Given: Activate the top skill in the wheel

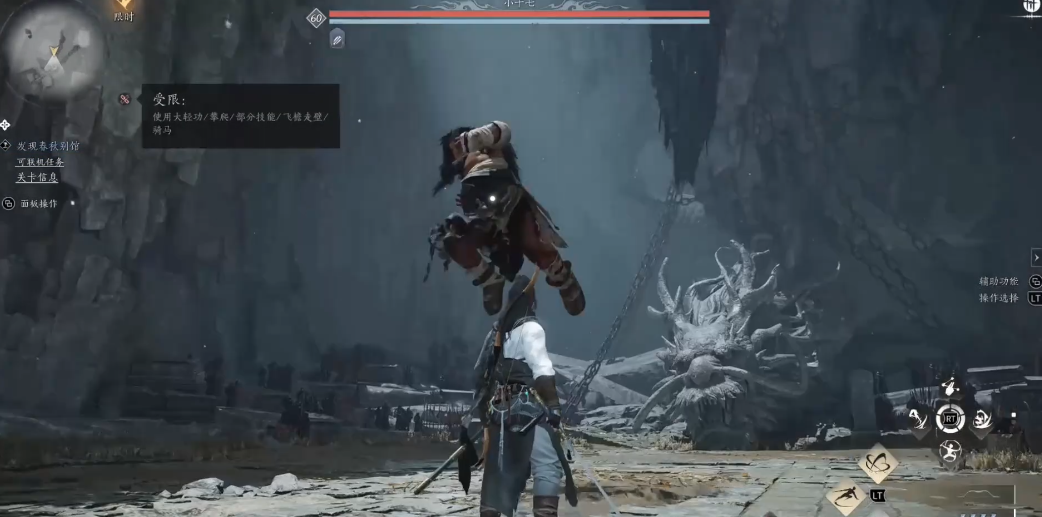Looking at the screenshot, I should click(949, 387).
